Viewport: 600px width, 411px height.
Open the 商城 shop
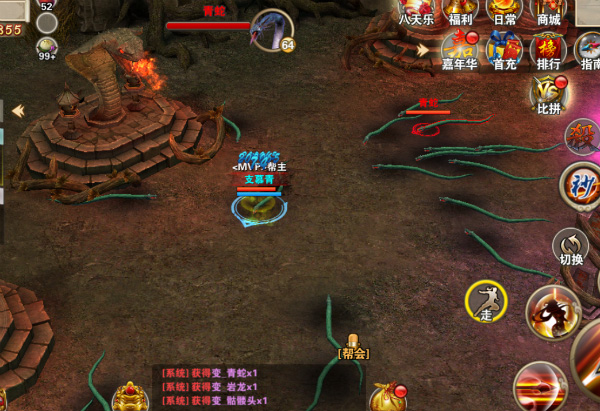(x=548, y=12)
